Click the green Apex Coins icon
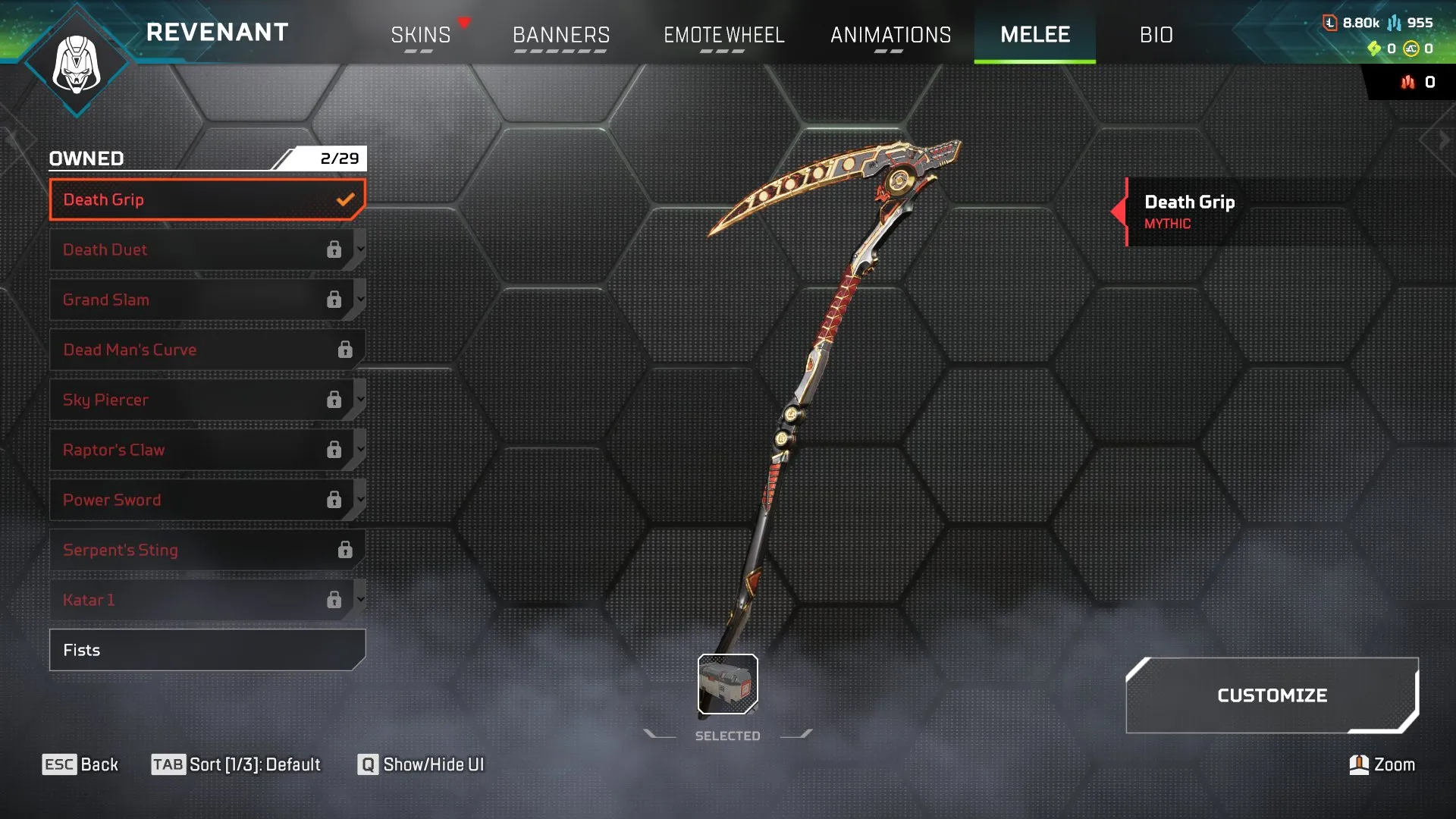The width and height of the screenshot is (1456, 819). tap(1374, 48)
